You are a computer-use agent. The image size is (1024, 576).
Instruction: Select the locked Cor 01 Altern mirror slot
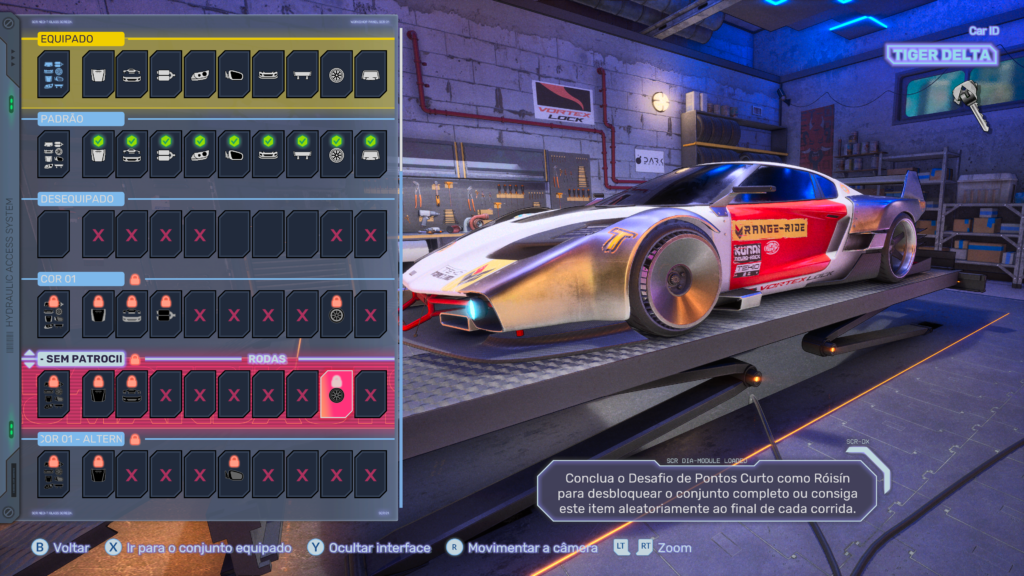click(234, 474)
